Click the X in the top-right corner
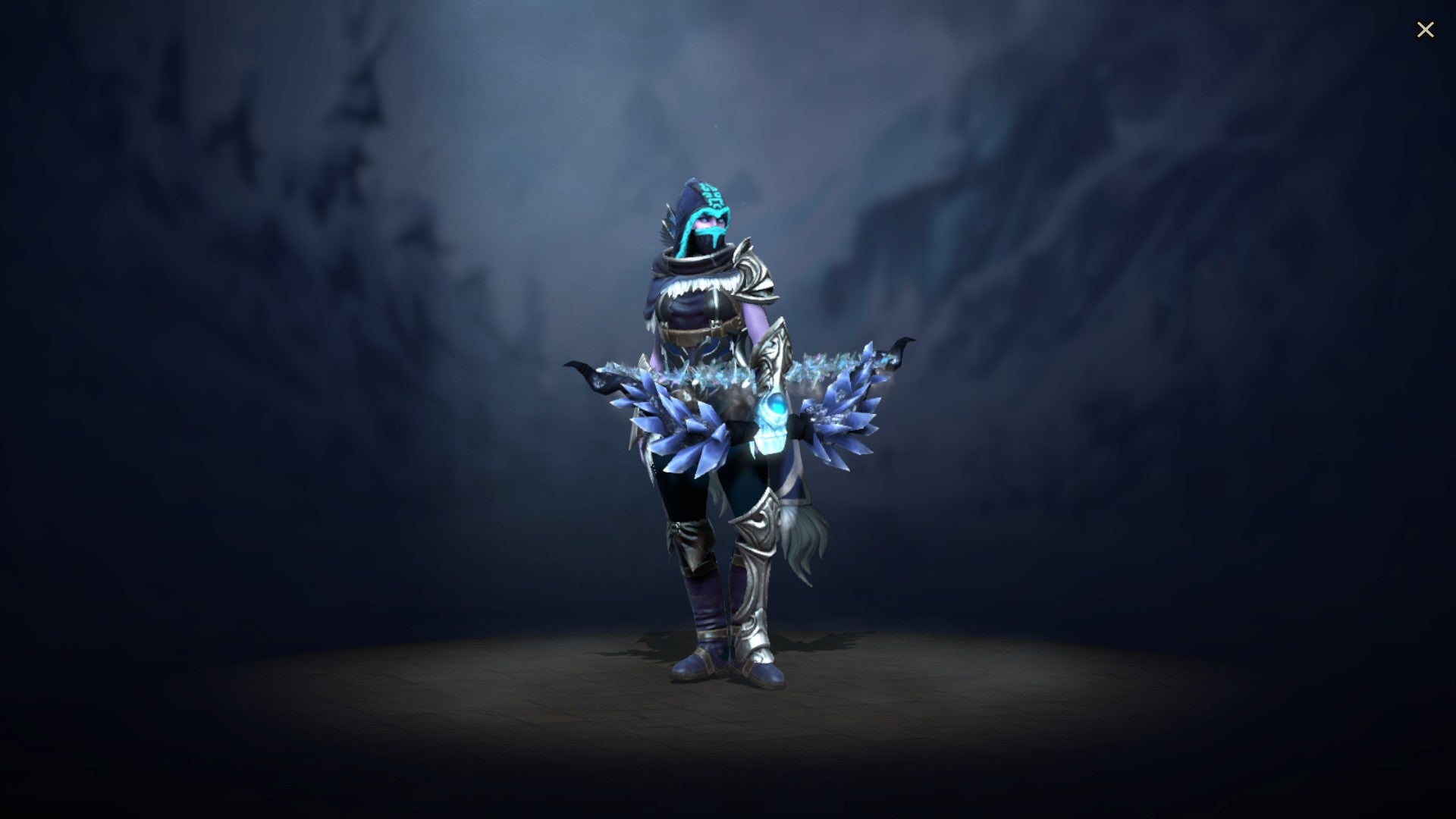 (1426, 29)
